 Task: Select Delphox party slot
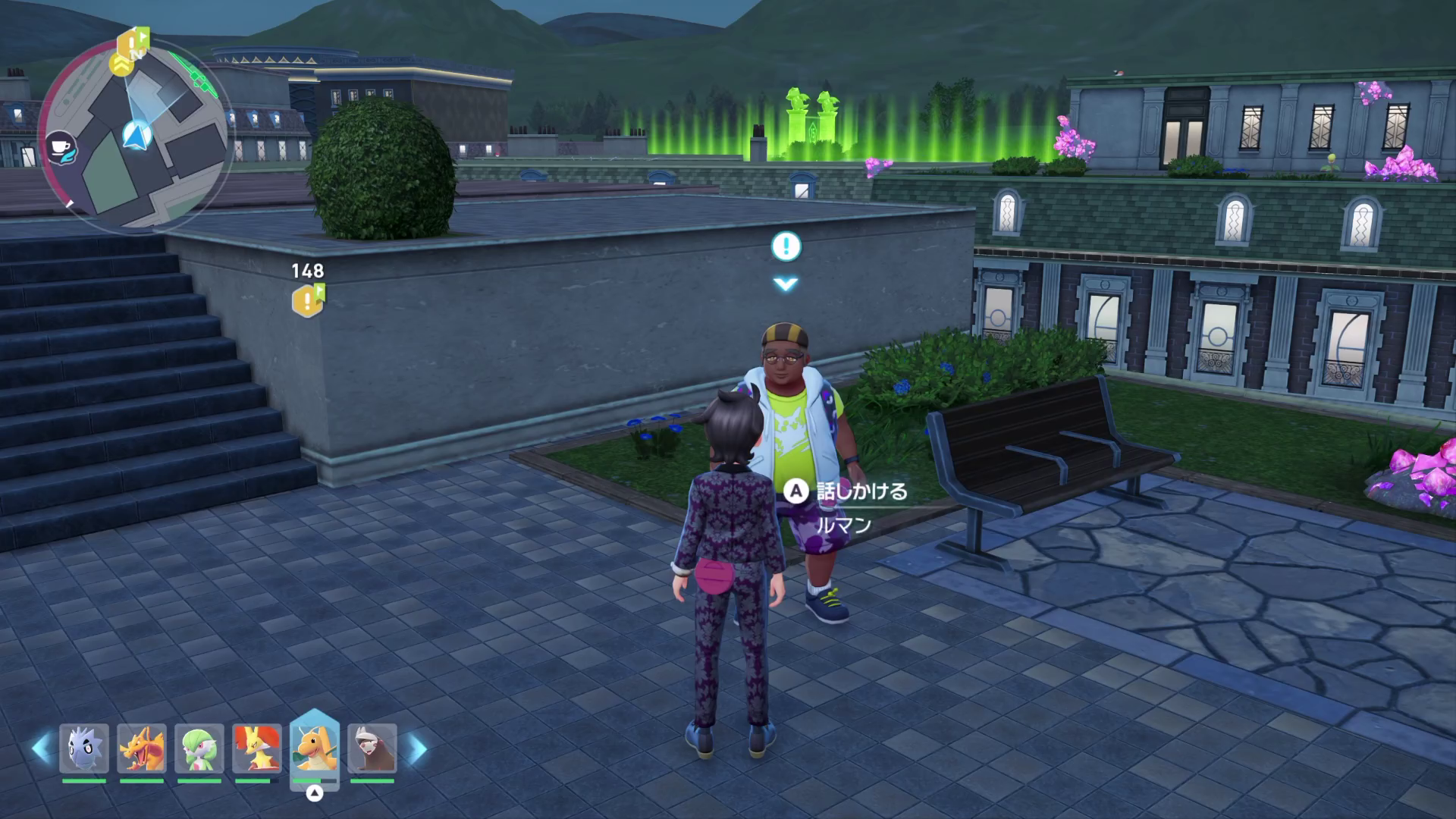click(x=257, y=748)
